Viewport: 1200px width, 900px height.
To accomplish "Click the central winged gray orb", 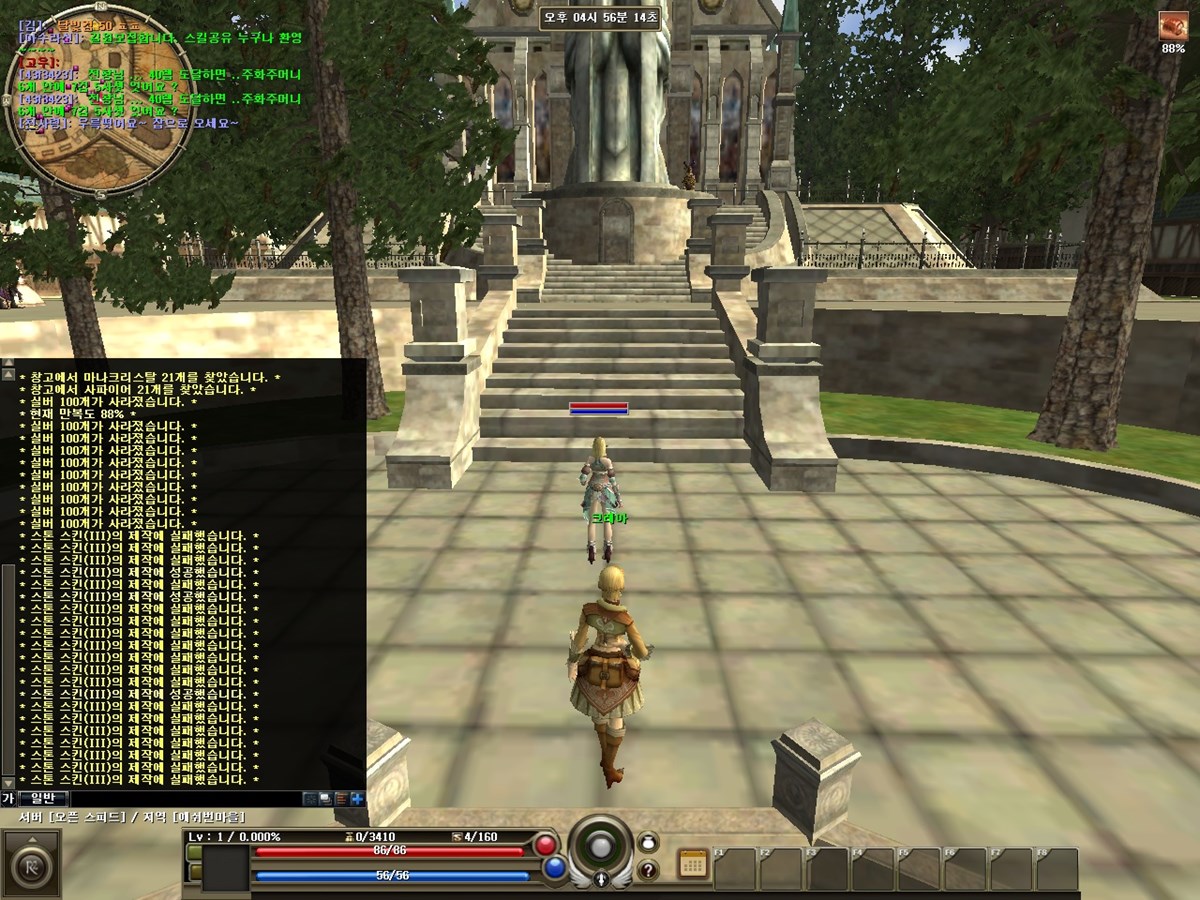I will coord(600,848).
